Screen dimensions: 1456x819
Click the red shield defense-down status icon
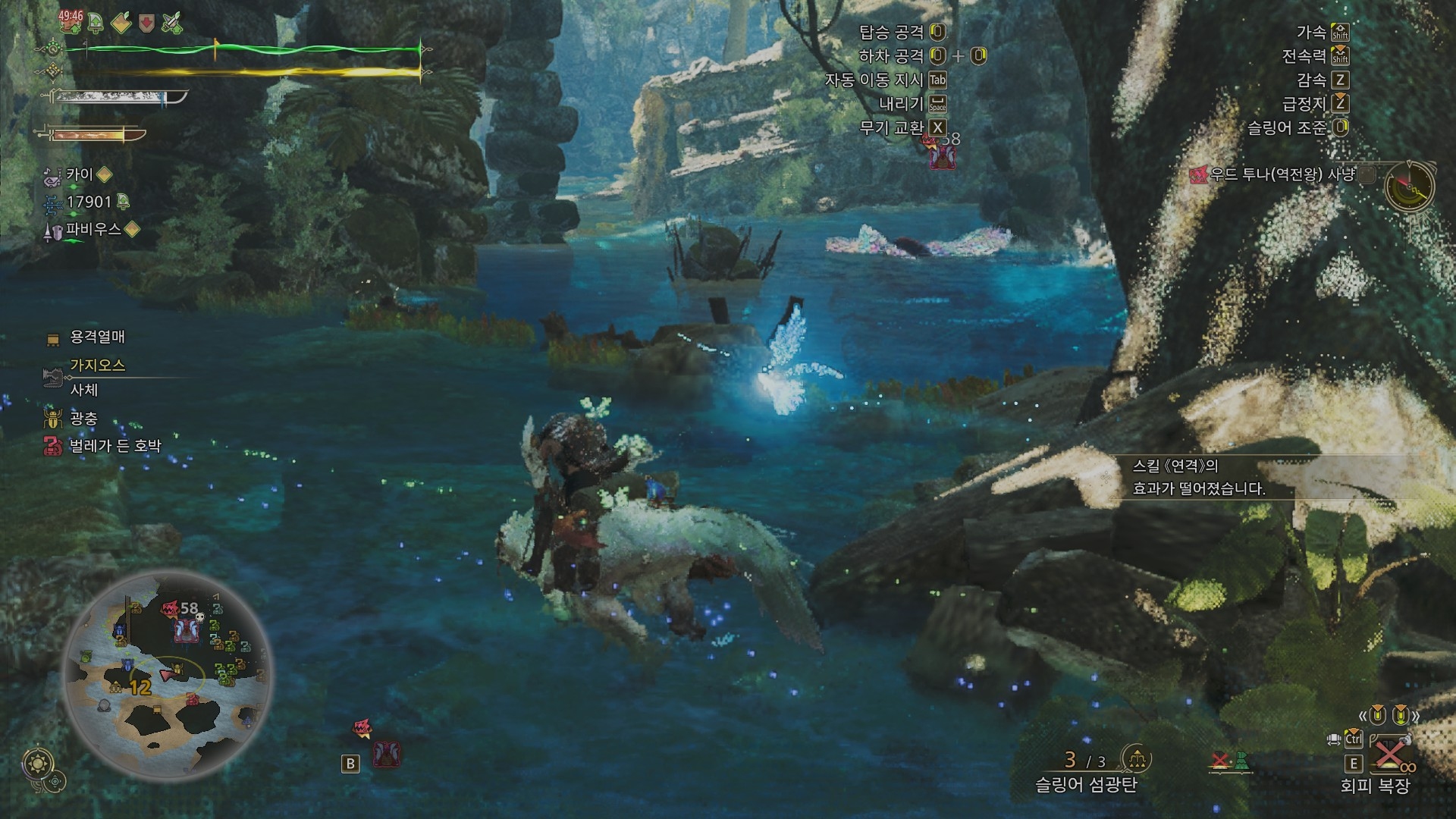pos(146,23)
